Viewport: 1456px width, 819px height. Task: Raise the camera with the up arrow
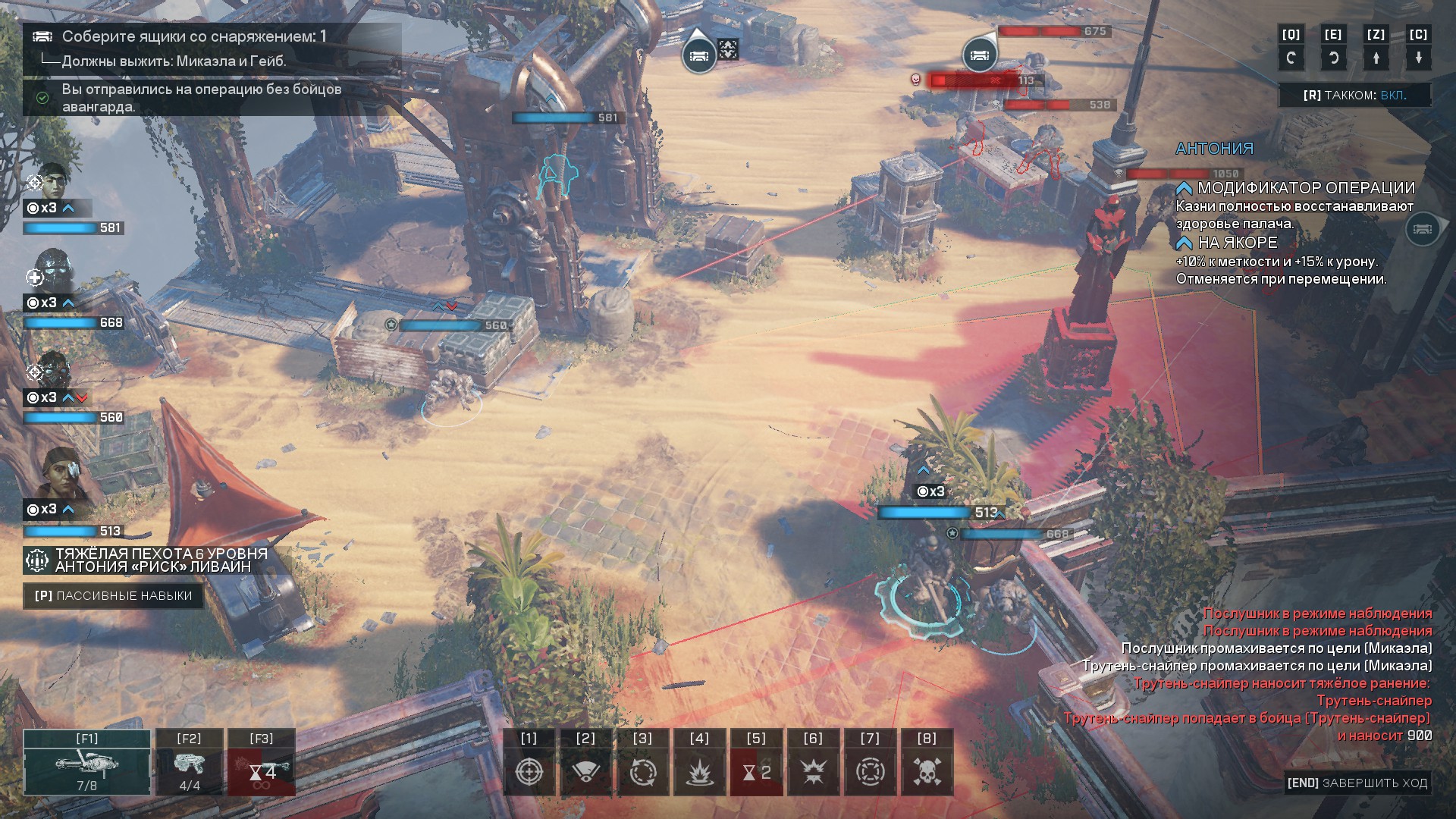click(1376, 58)
